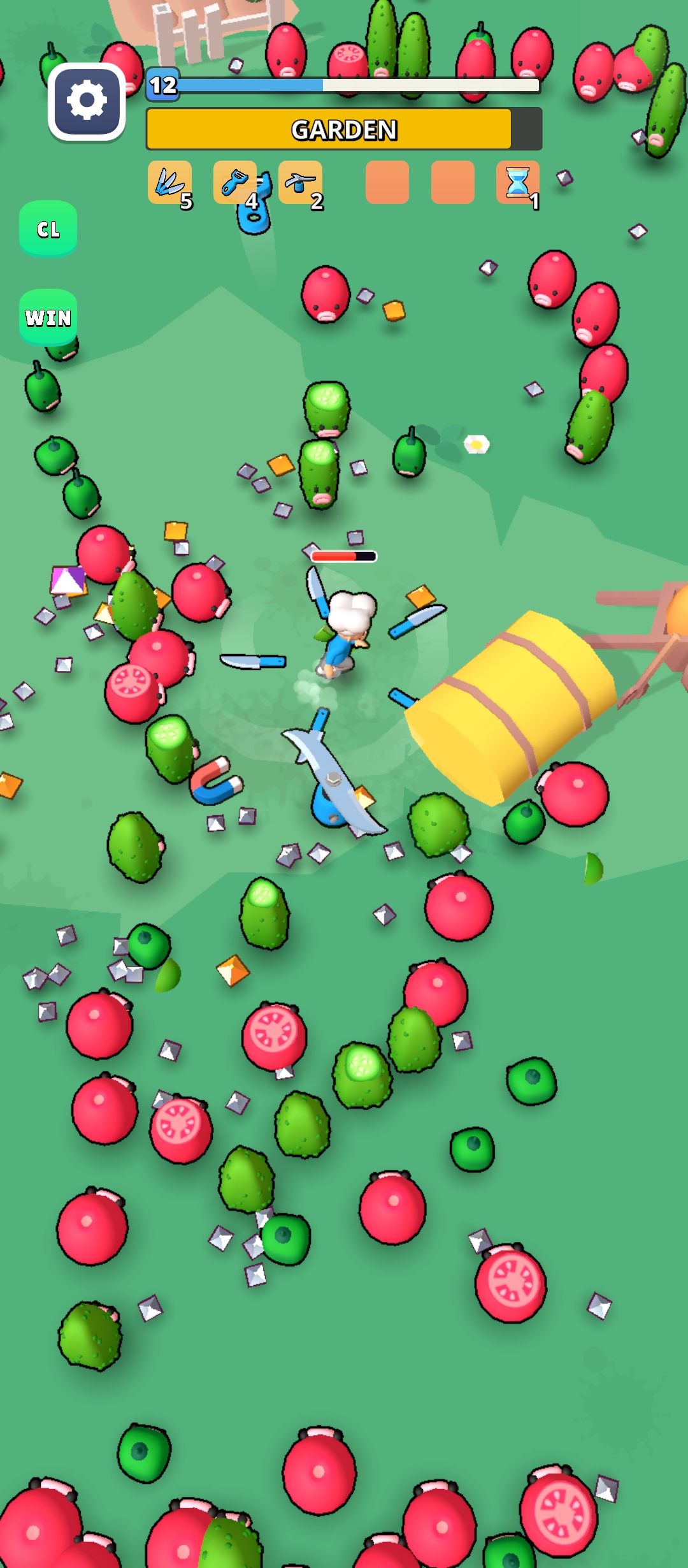688x1568 pixels.
Task: Select the blue peeler skill icon
Action: tap(235, 183)
